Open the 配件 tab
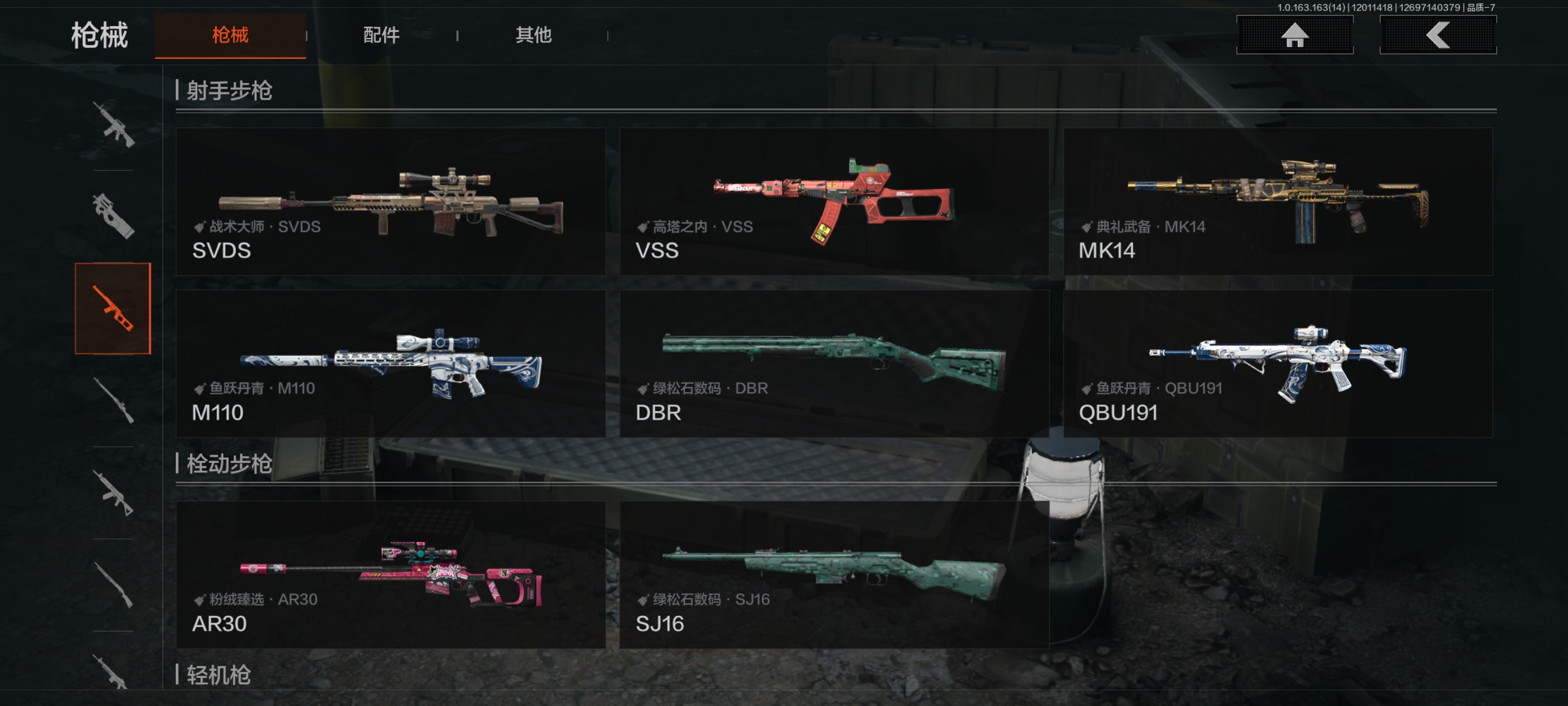1568x706 pixels. click(381, 35)
